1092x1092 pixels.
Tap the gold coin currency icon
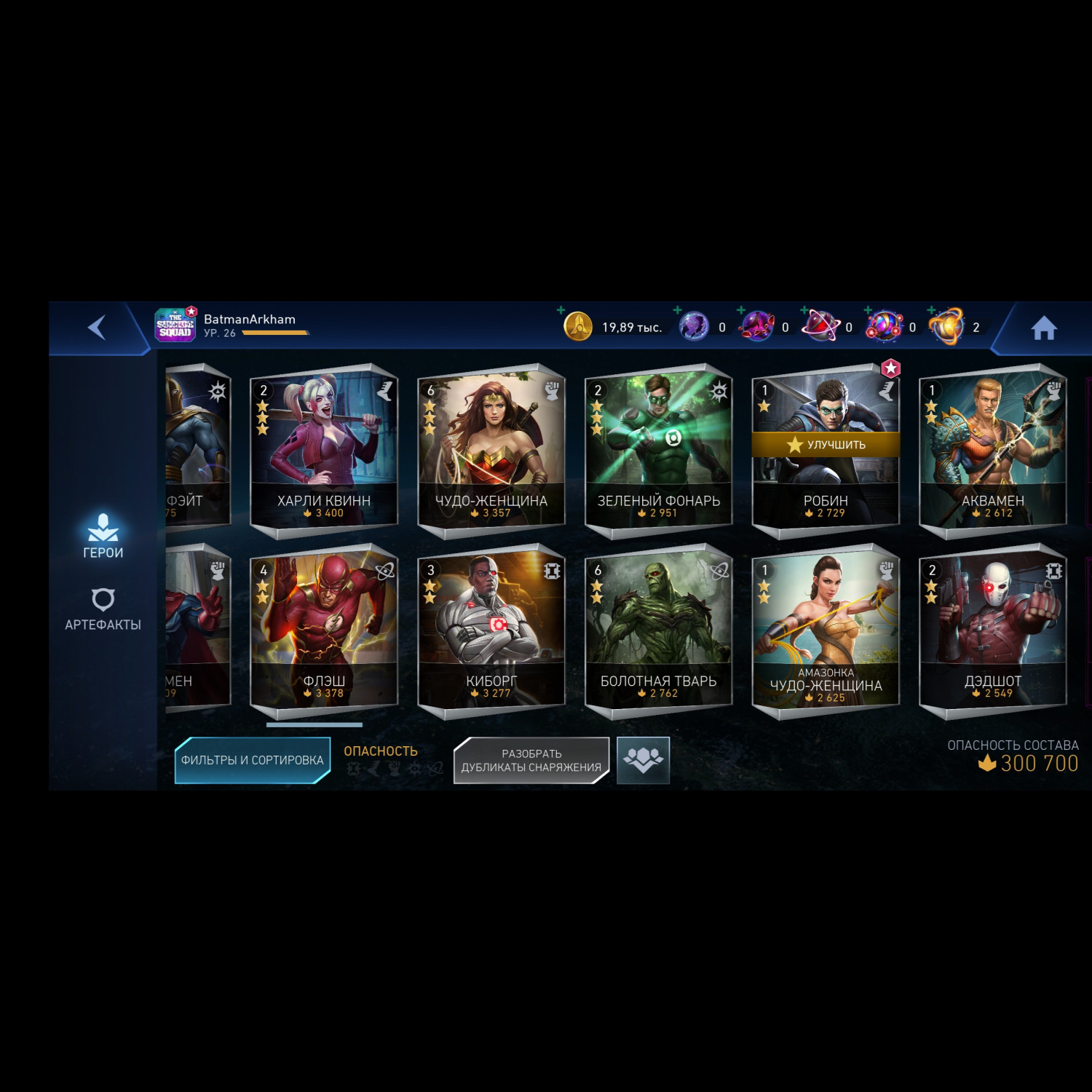[579, 327]
